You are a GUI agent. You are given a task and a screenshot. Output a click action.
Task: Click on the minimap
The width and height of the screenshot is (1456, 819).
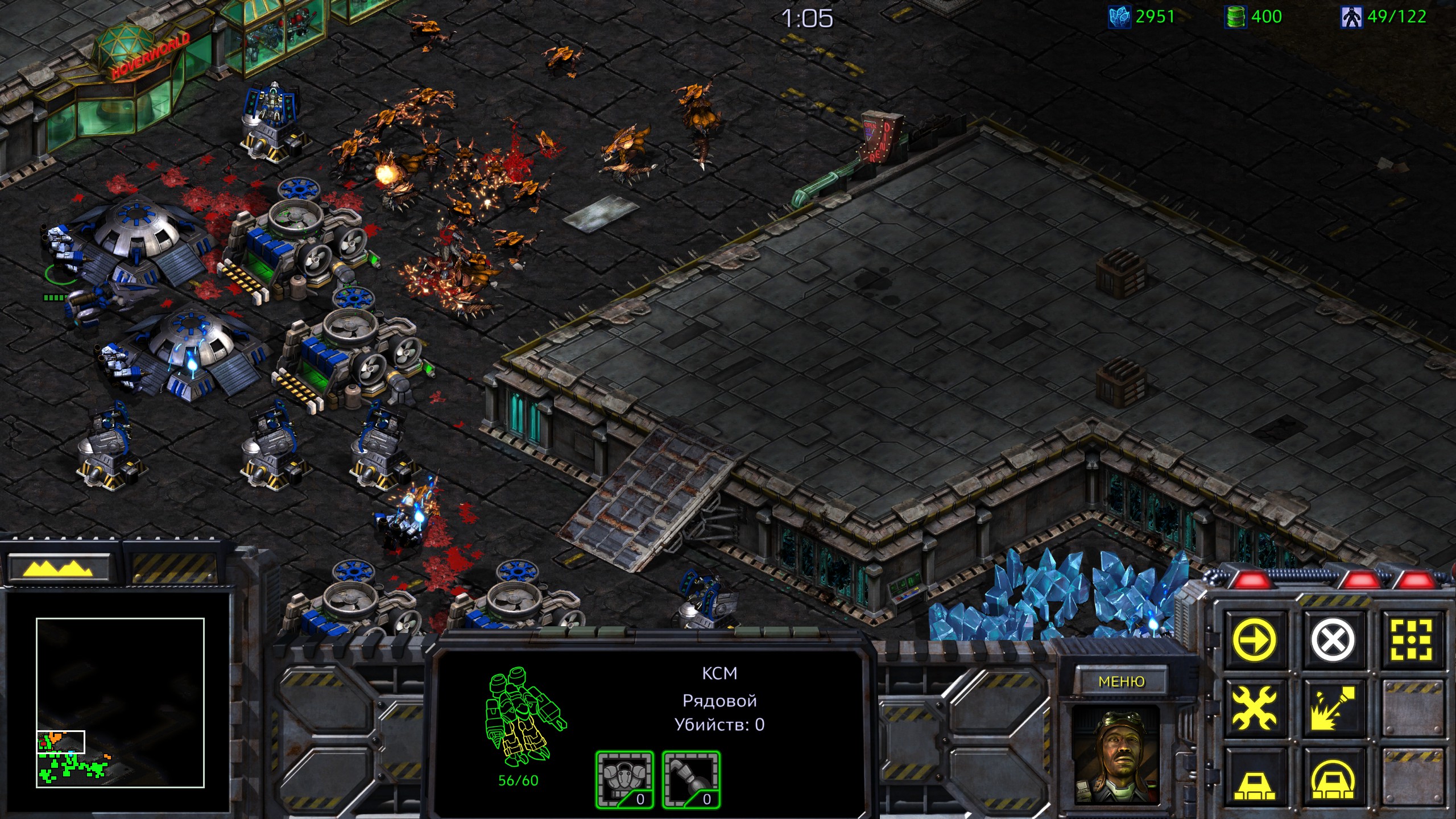(x=120, y=702)
